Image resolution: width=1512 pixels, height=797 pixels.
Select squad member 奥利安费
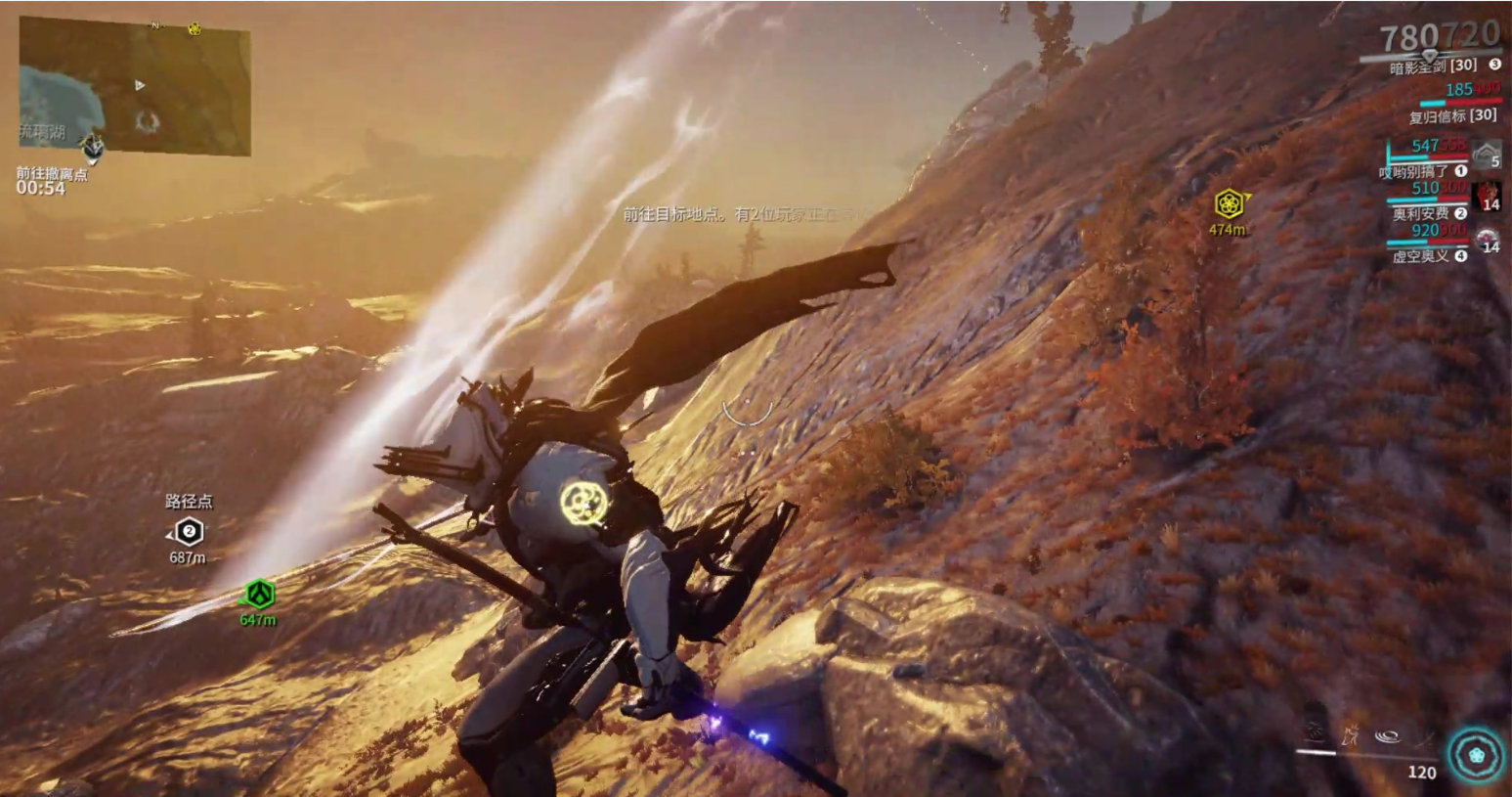tap(1421, 213)
